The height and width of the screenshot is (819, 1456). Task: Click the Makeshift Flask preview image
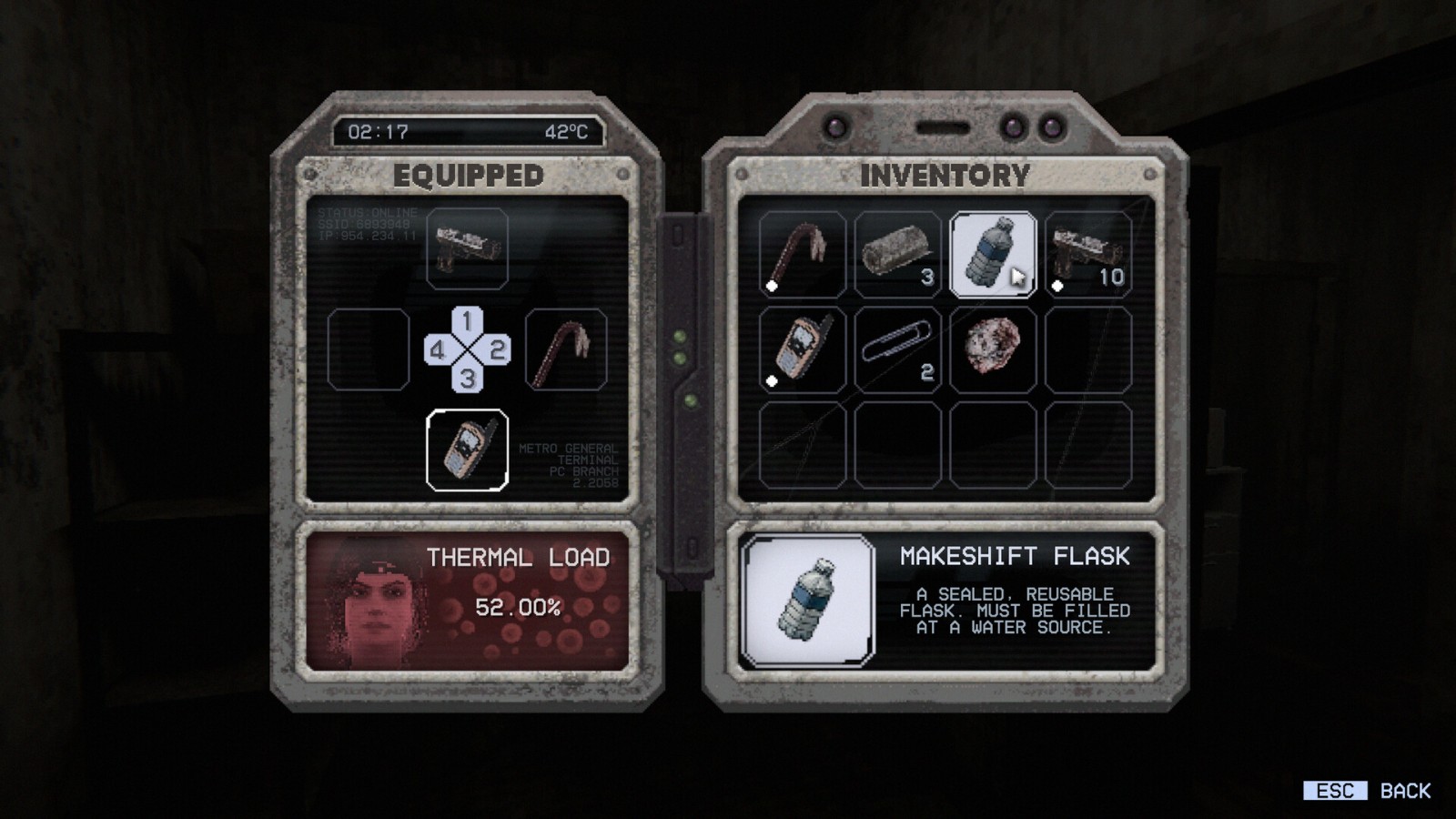point(807,601)
